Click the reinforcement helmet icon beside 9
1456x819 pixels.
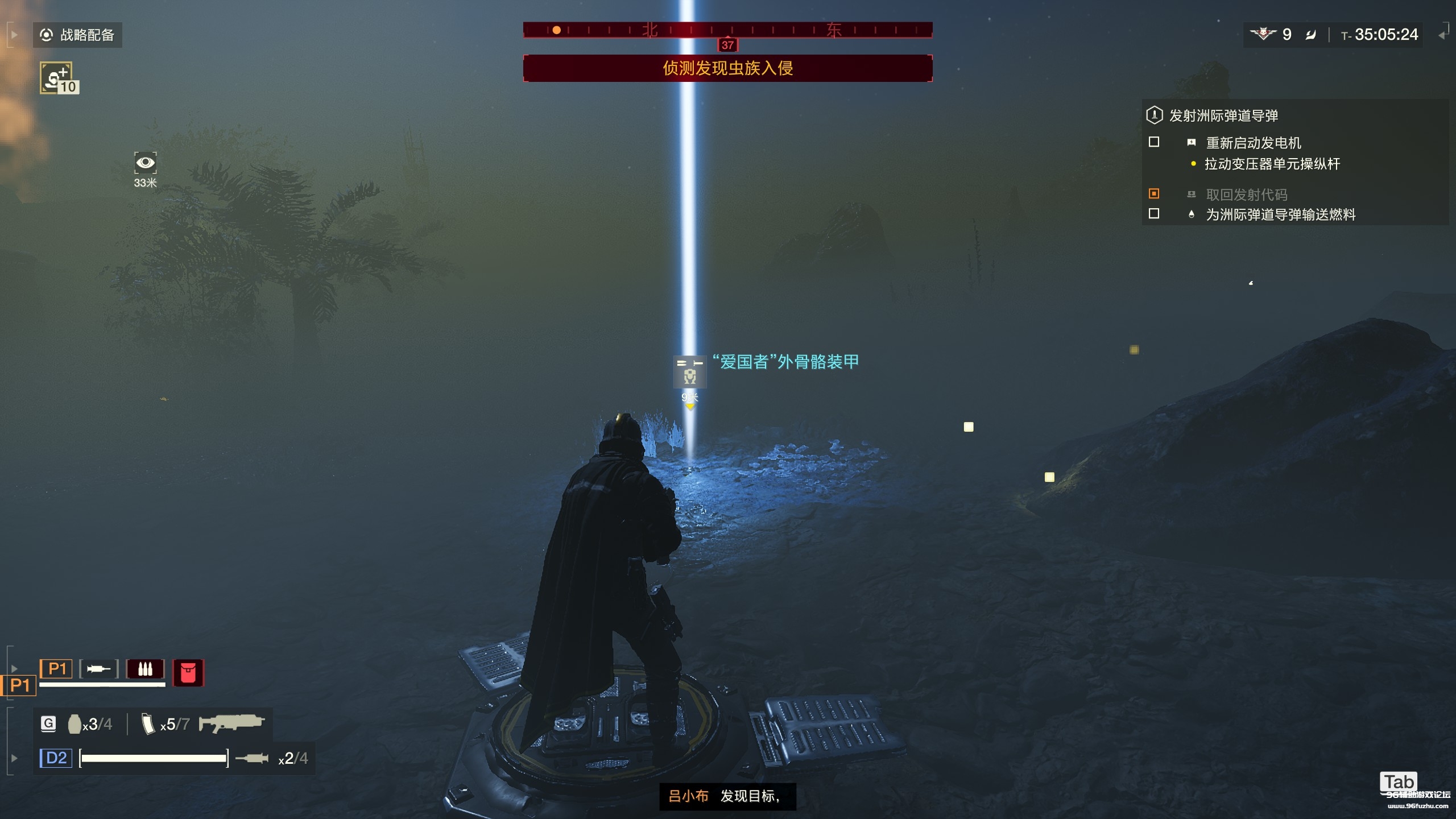point(1263,34)
